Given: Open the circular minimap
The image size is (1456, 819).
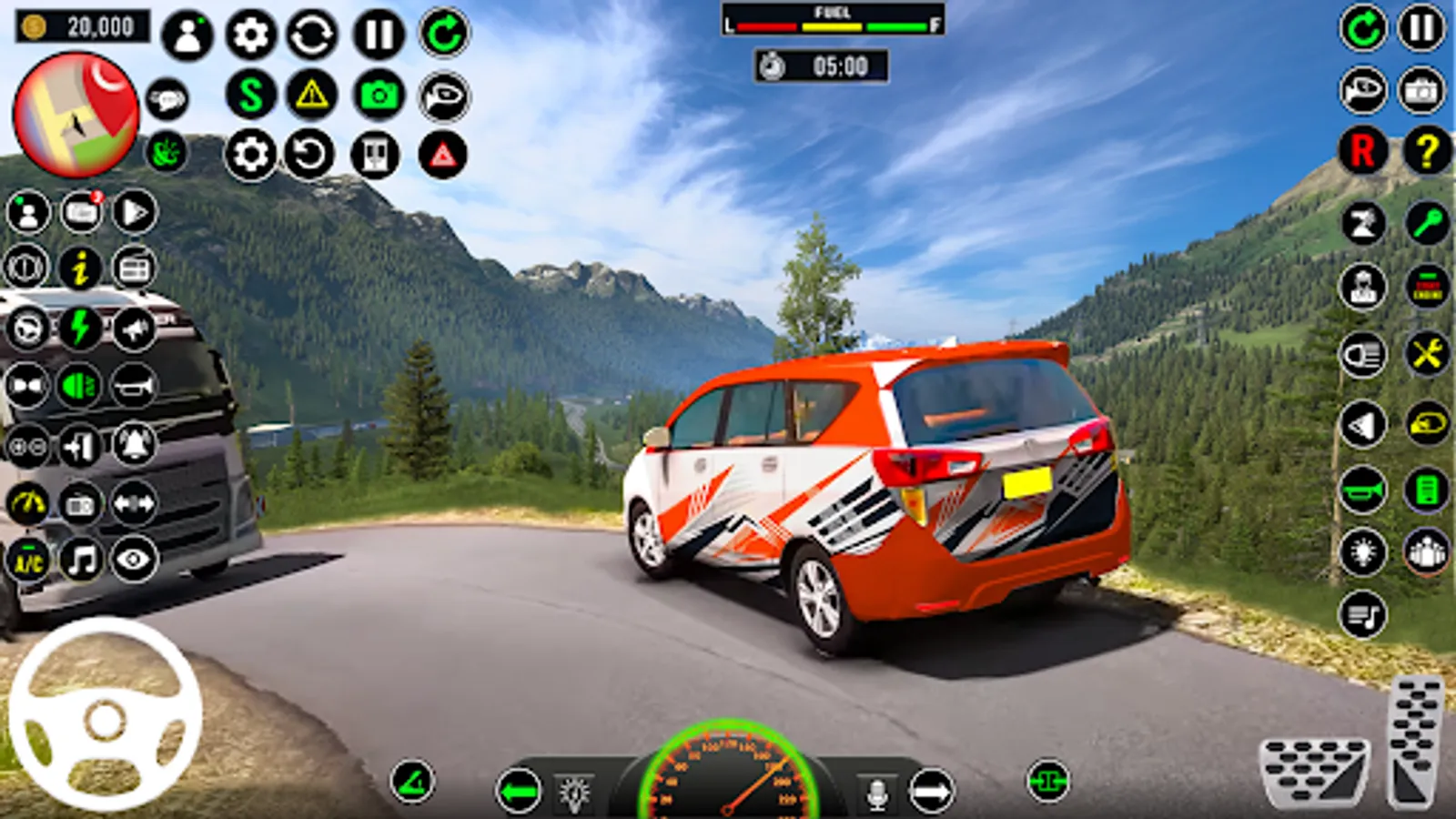Looking at the screenshot, I should (x=76, y=115).
